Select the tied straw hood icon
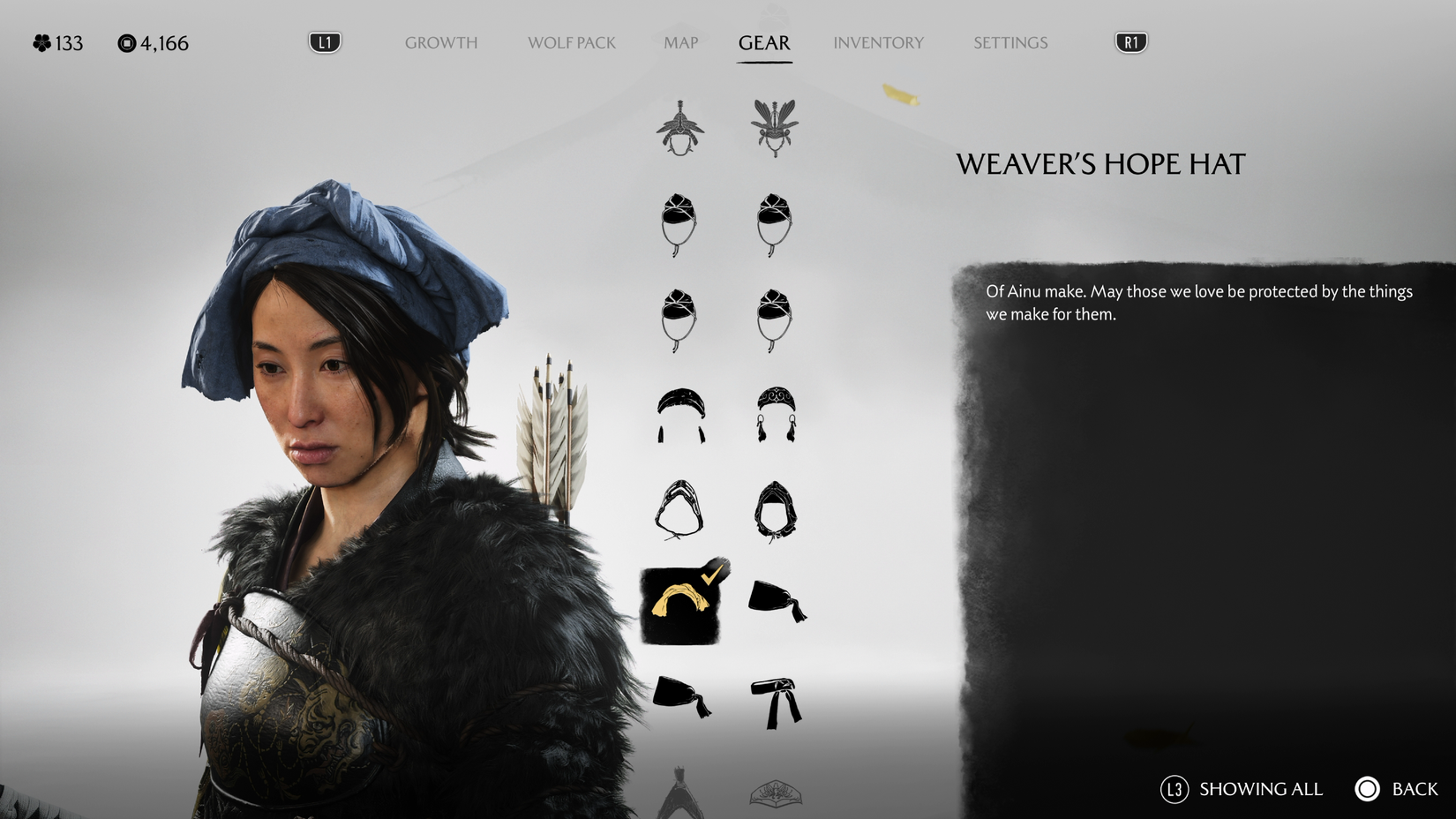The image size is (1456, 819). 679,512
